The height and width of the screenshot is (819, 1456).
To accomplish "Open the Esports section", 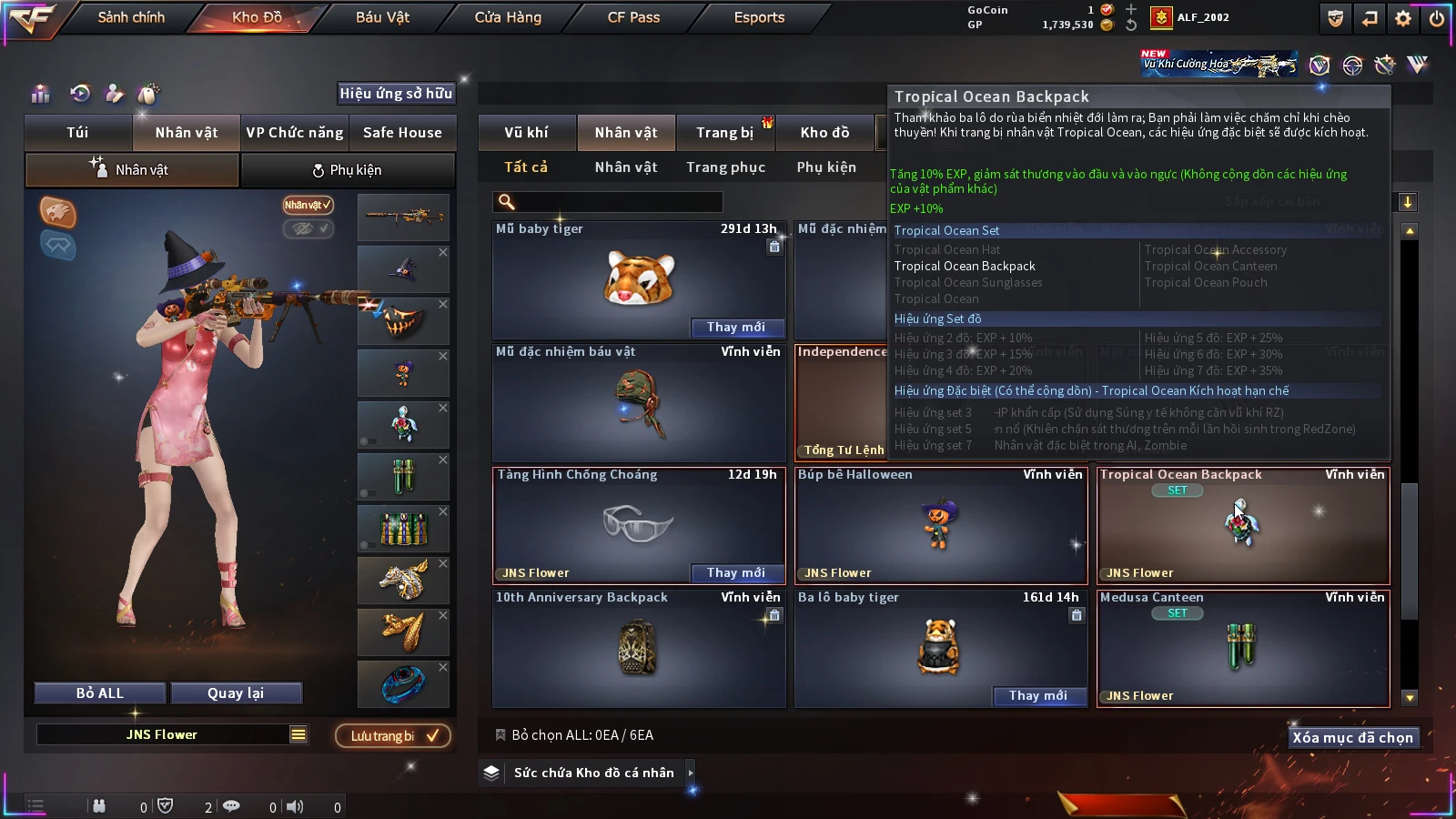I will point(759,17).
